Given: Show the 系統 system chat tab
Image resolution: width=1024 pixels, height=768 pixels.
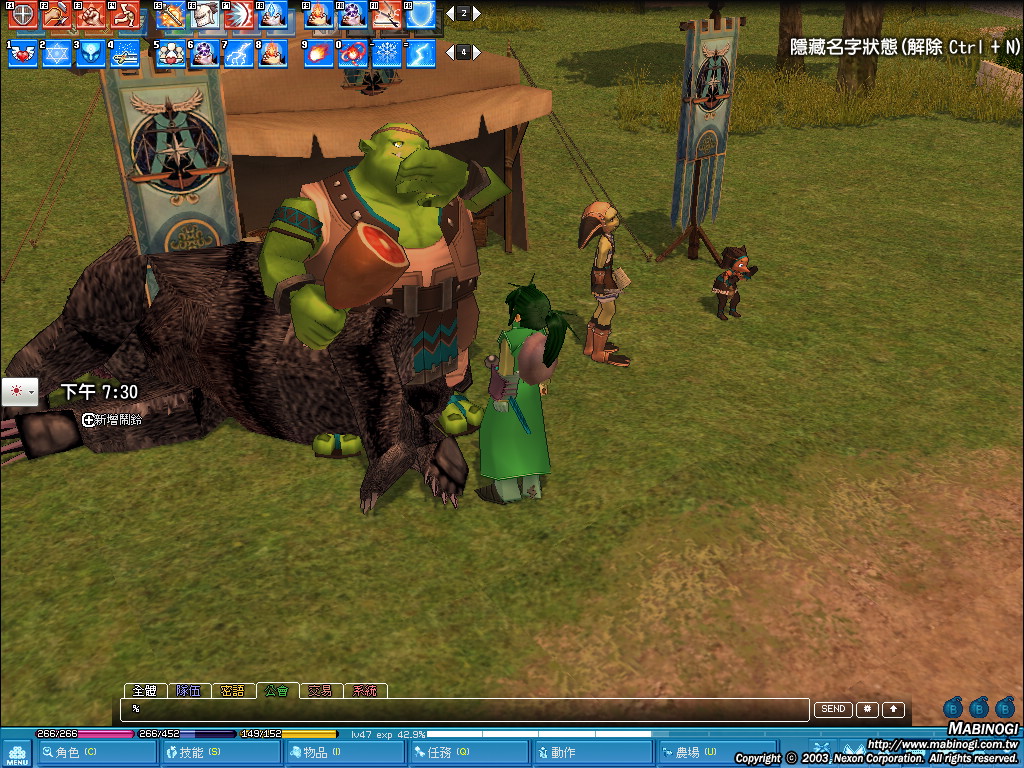Looking at the screenshot, I should tap(365, 691).
